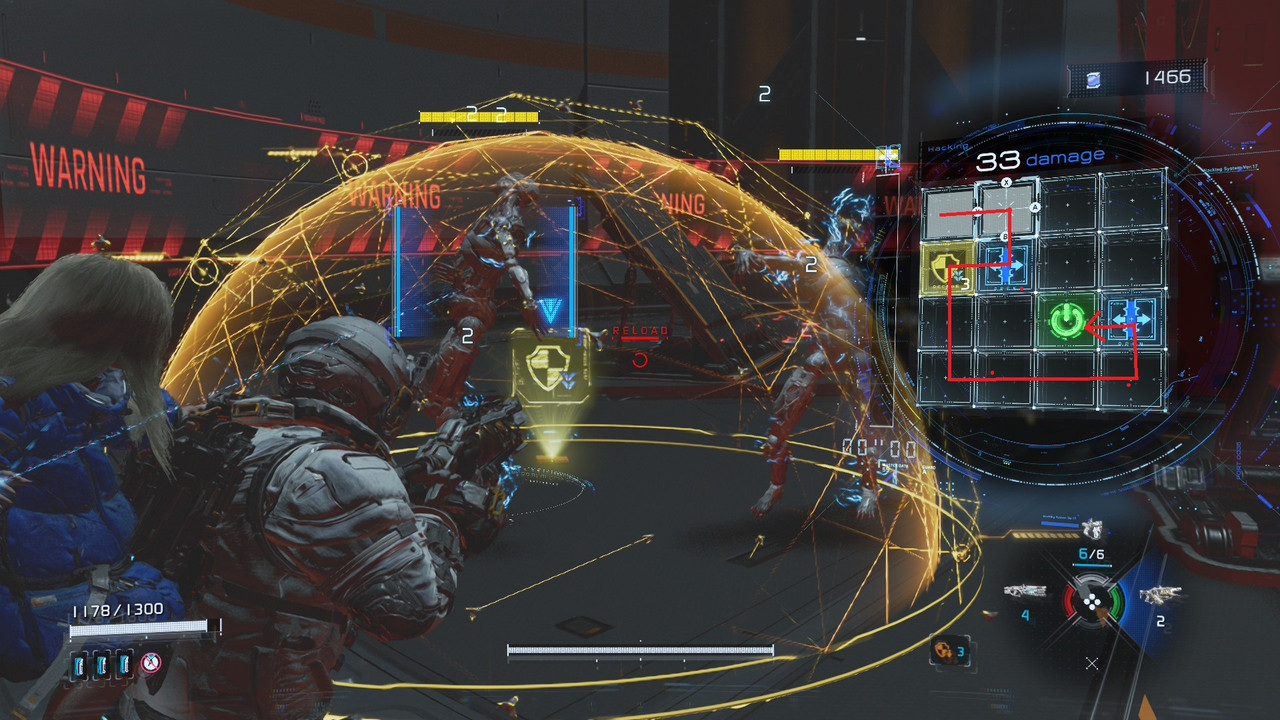This screenshot has width=1280, height=720.
Task: Select the top weapon in the weapon wheel
Action: (1092, 531)
